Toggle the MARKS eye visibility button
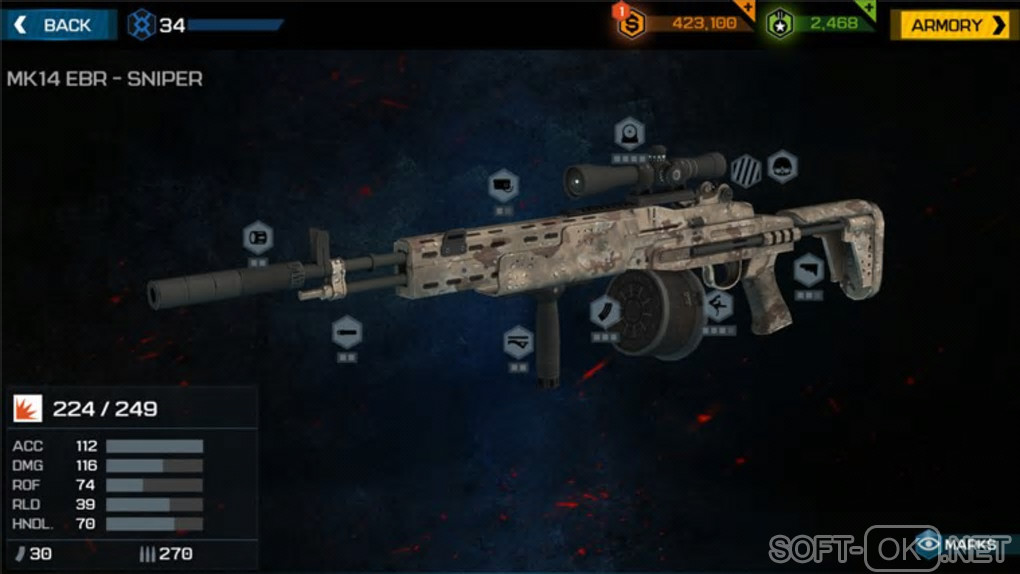This screenshot has width=1020, height=574. point(957,544)
